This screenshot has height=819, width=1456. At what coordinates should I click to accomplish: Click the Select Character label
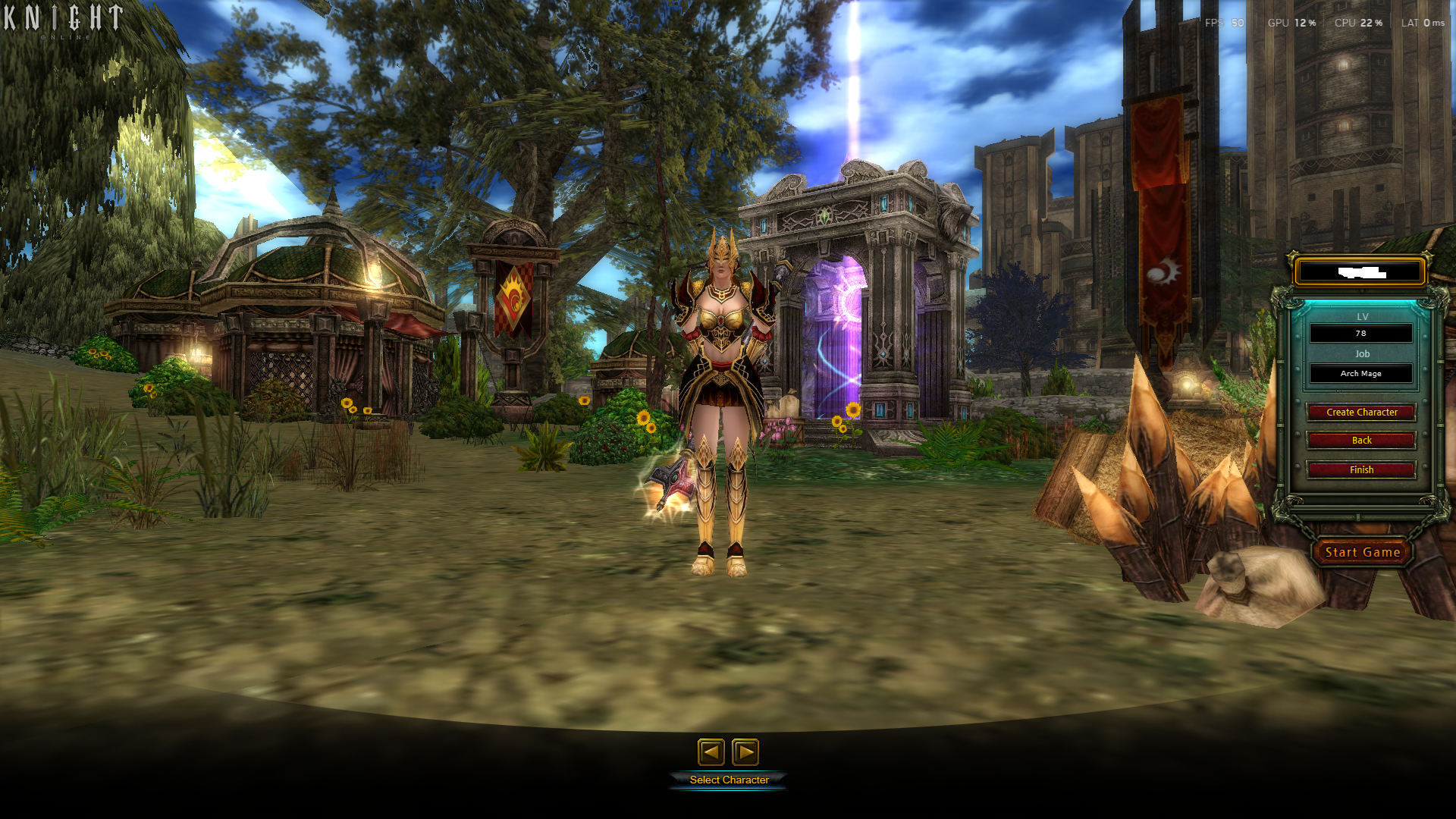pyautogui.click(x=729, y=779)
